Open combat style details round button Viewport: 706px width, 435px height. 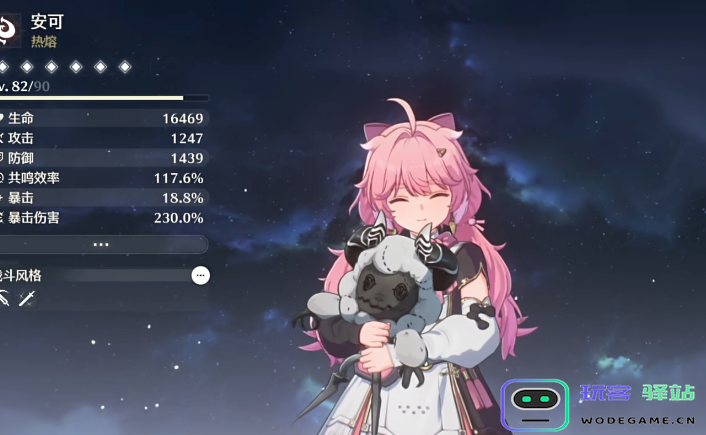tap(201, 275)
